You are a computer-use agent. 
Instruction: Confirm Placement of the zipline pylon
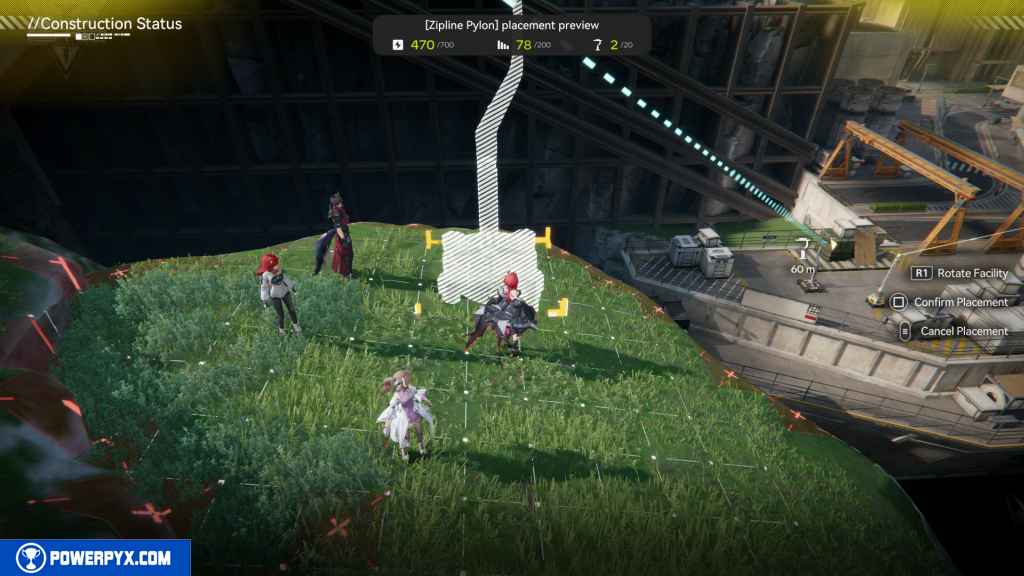[x=957, y=302]
